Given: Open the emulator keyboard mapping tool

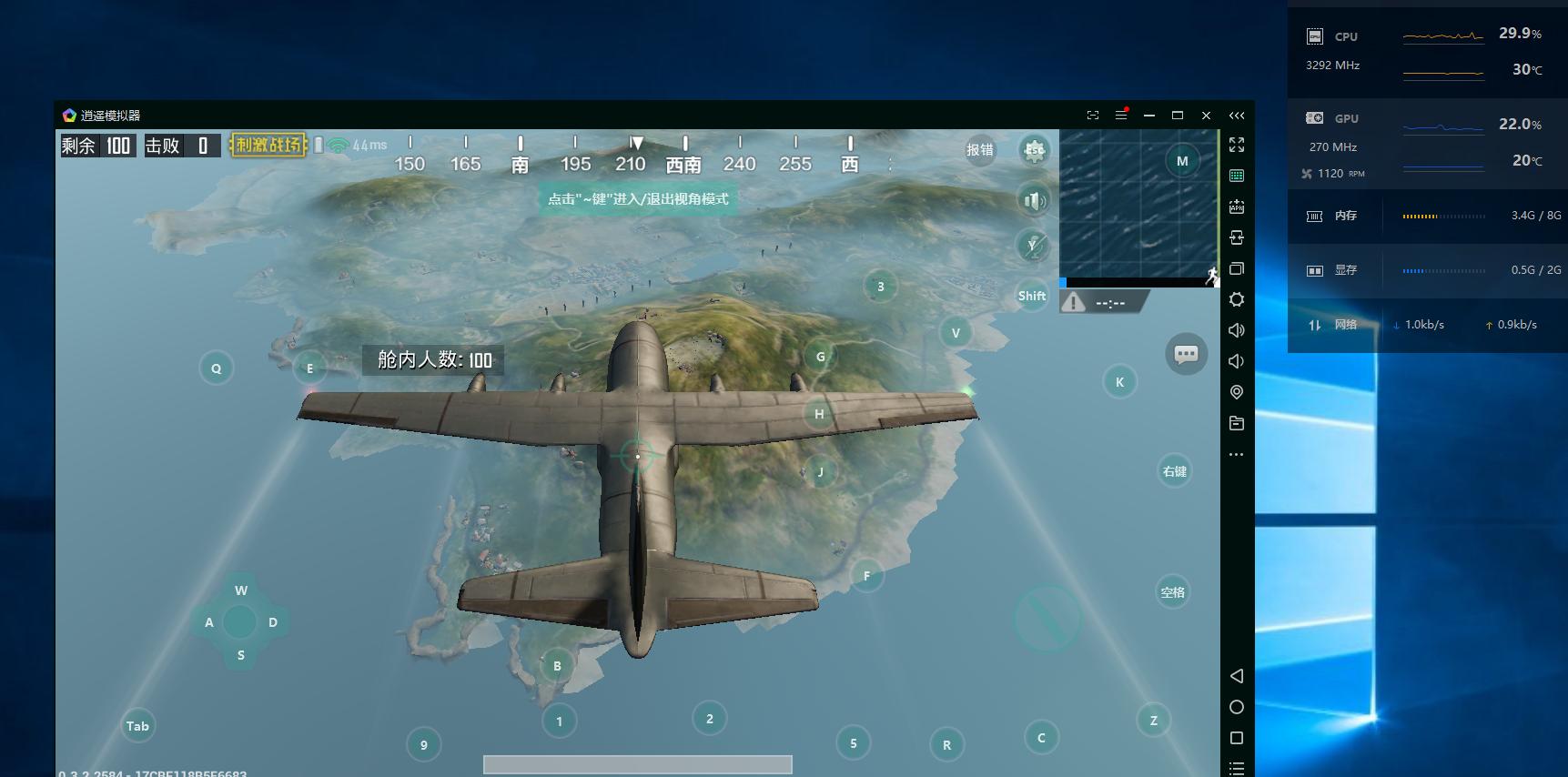Looking at the screenshot, I should coord(1236,176).
